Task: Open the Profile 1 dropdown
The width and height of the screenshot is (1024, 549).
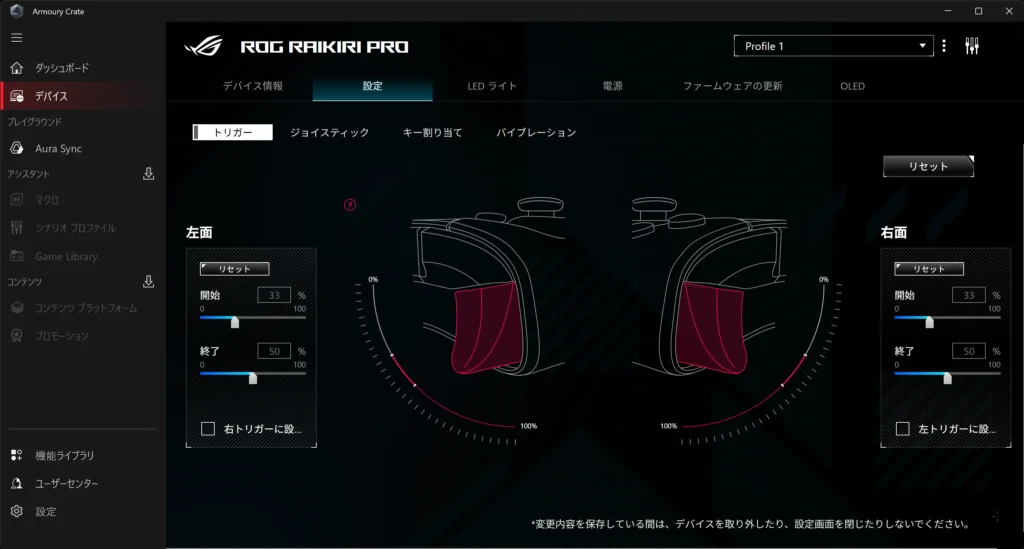Action: point(833,47)
